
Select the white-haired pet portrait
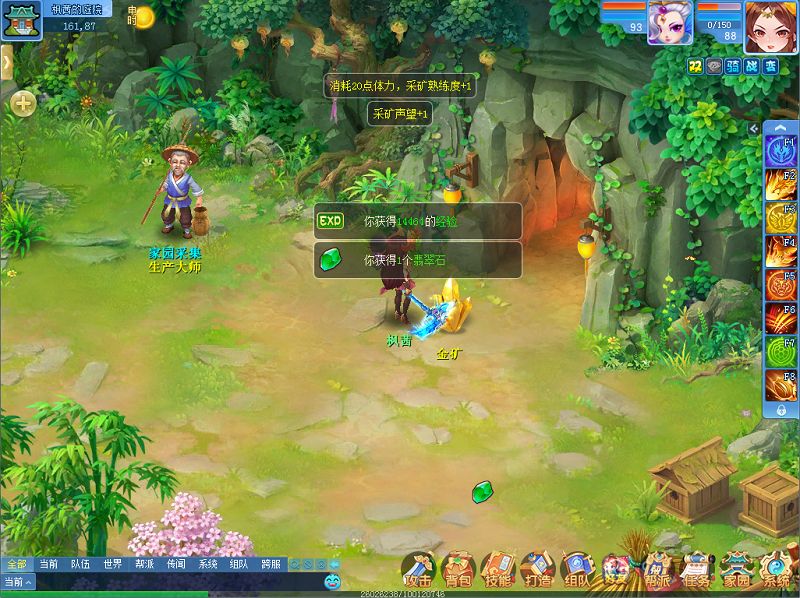click(670, 22)
